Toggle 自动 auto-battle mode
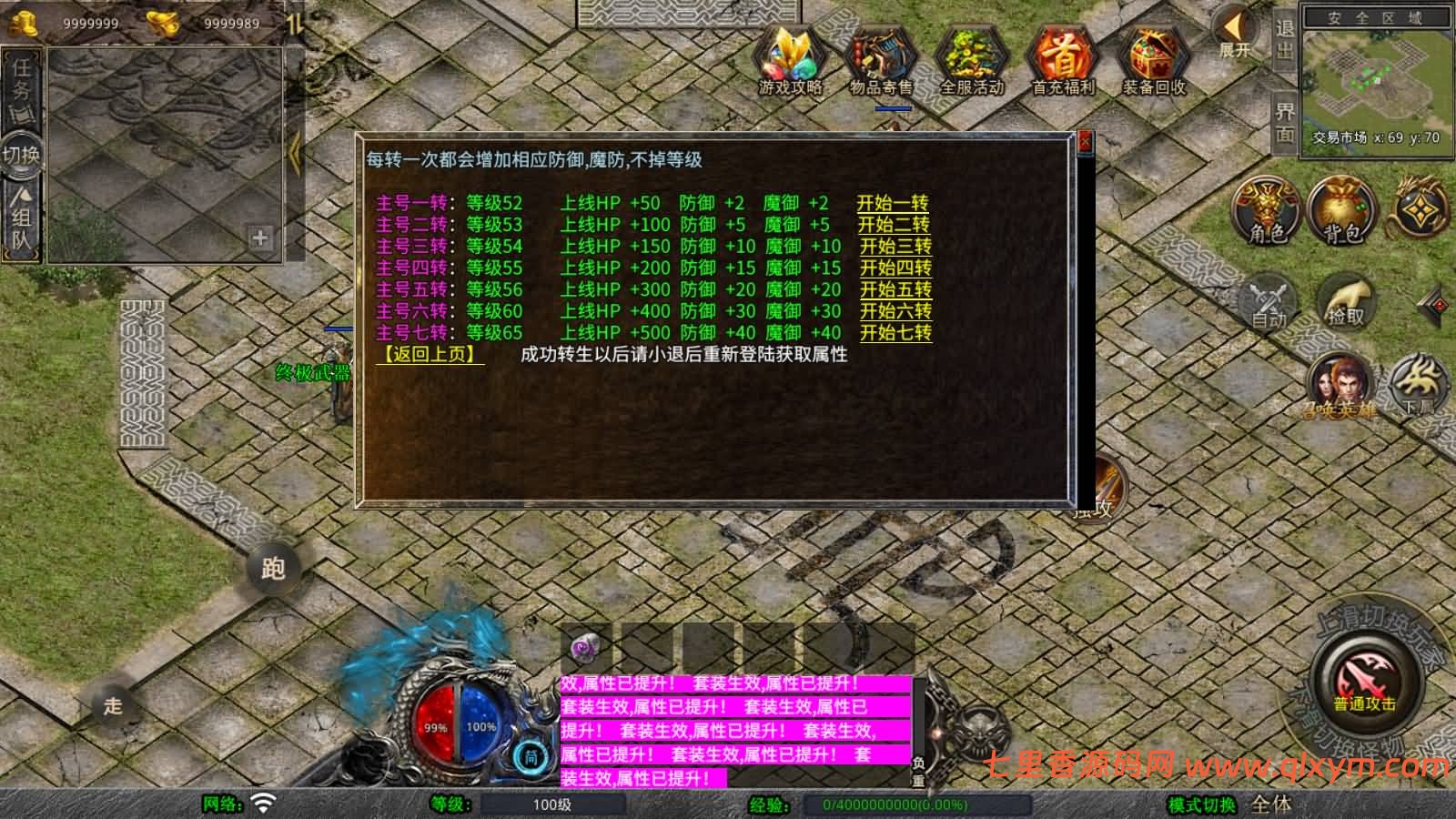 point(1267,300)
